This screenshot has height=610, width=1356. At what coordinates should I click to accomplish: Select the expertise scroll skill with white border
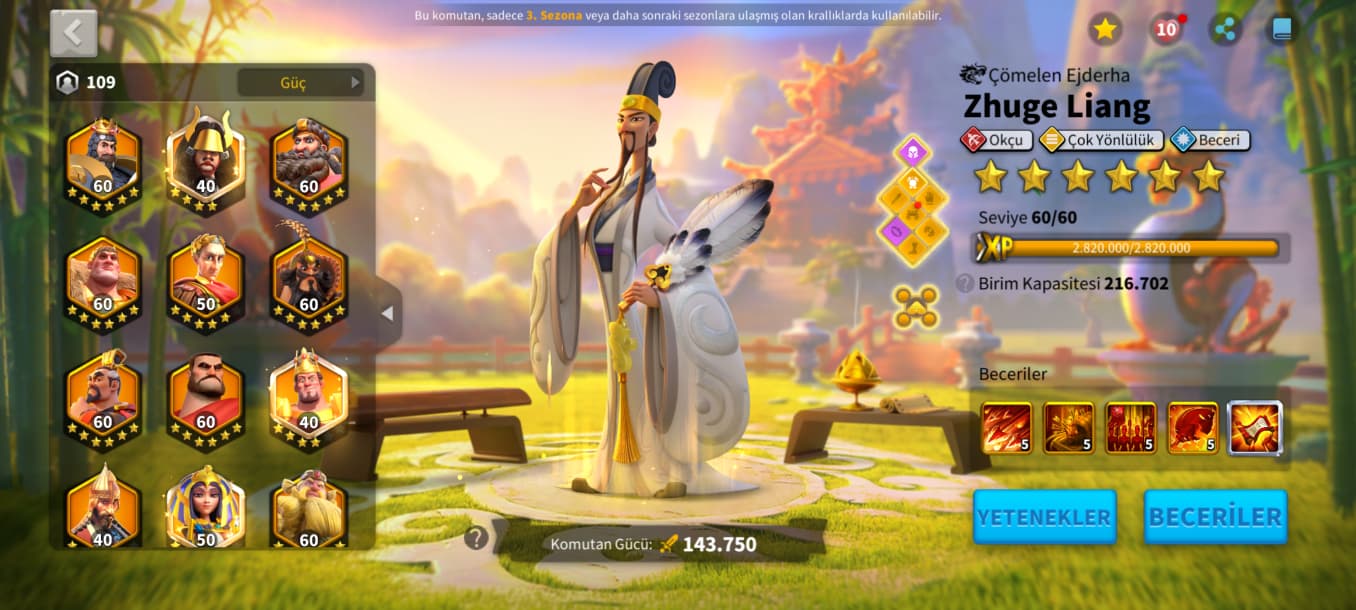(1254, 428)
